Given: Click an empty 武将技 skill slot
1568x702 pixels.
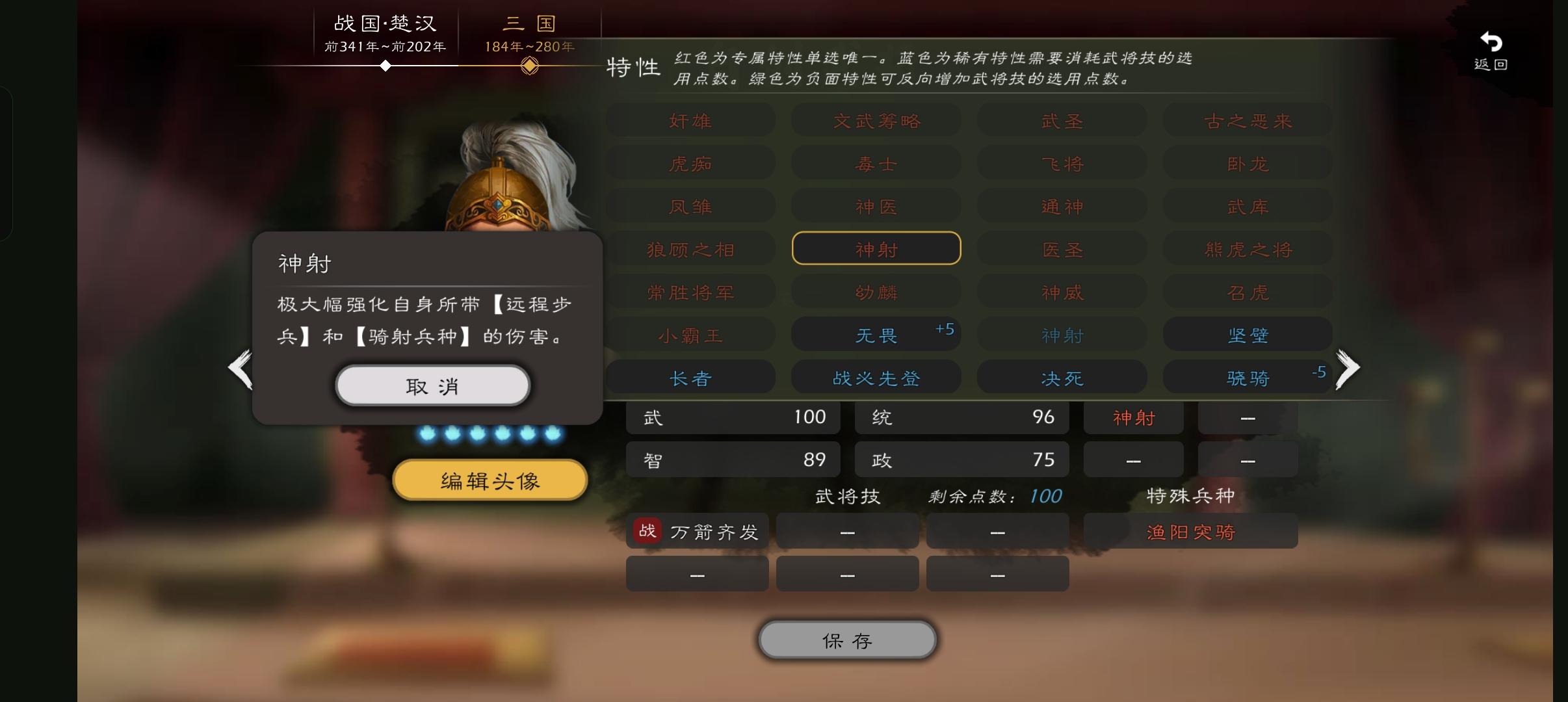Looking at the screenshot, I should 846,530.
